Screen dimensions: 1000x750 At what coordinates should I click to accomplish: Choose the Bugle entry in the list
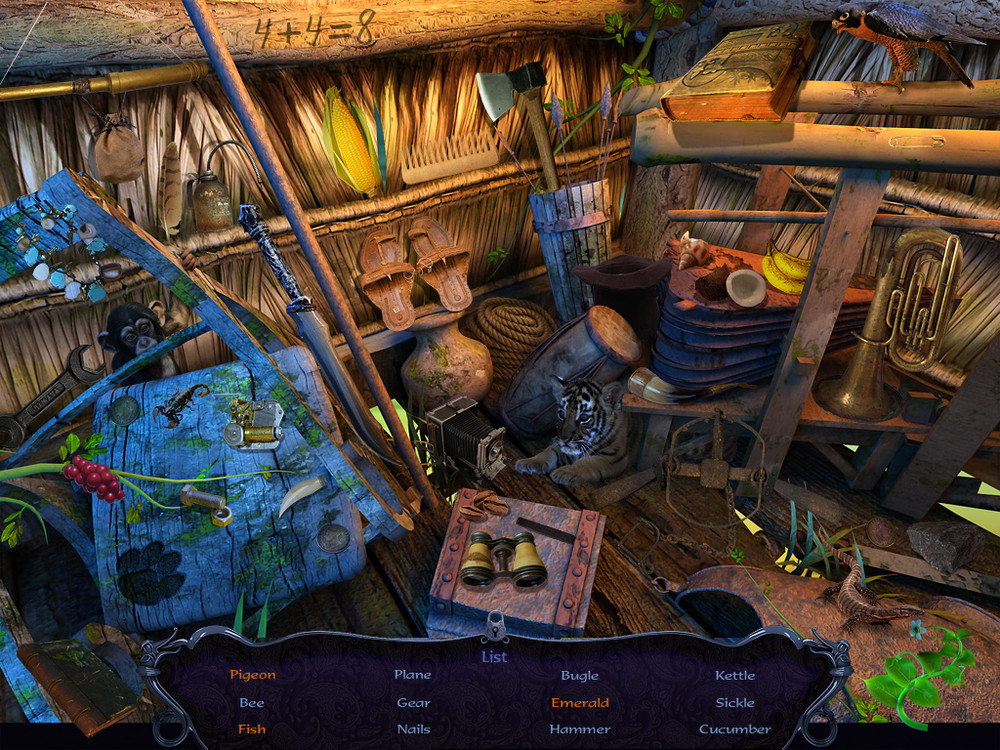pos(580,675)
